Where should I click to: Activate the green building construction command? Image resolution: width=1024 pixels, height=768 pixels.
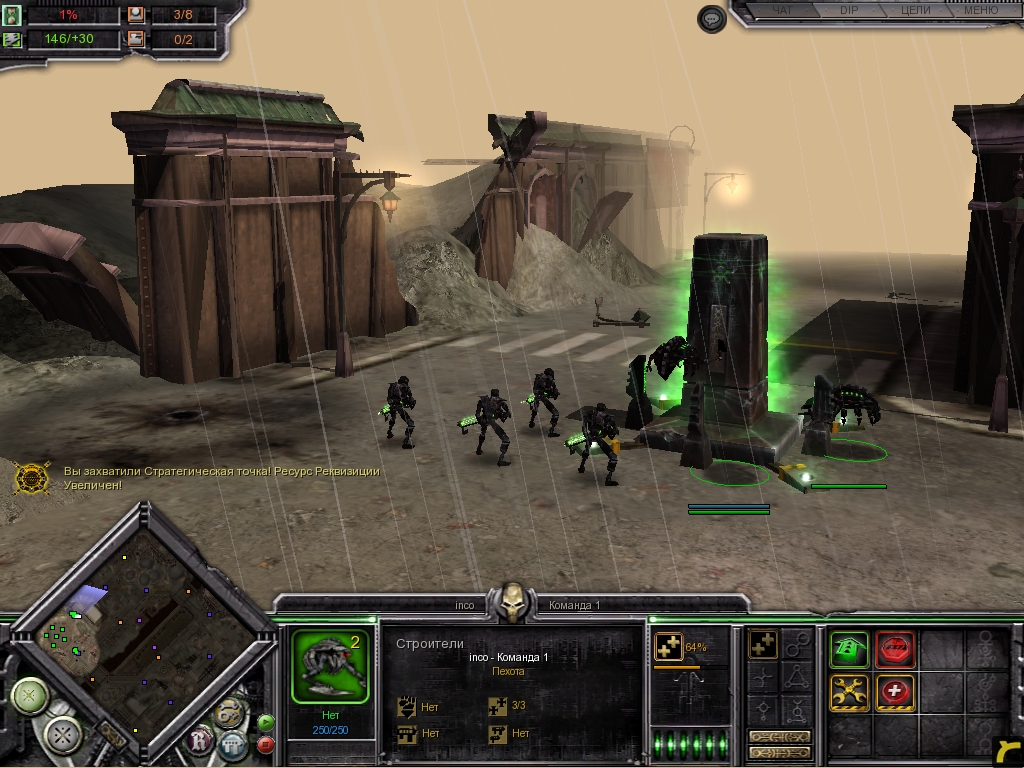tap(849, 650)
